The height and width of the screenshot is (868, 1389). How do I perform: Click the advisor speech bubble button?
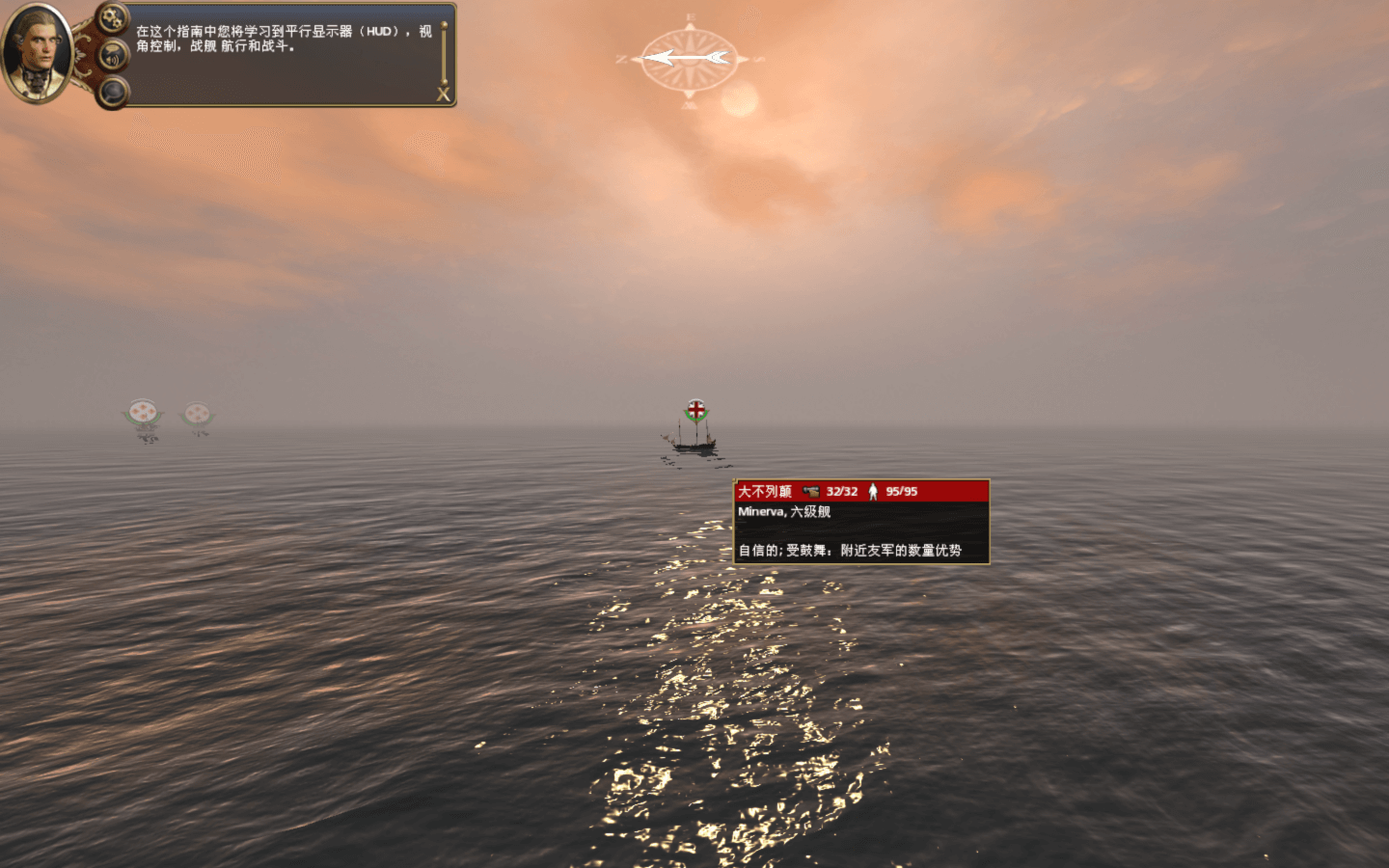[114, 93]
